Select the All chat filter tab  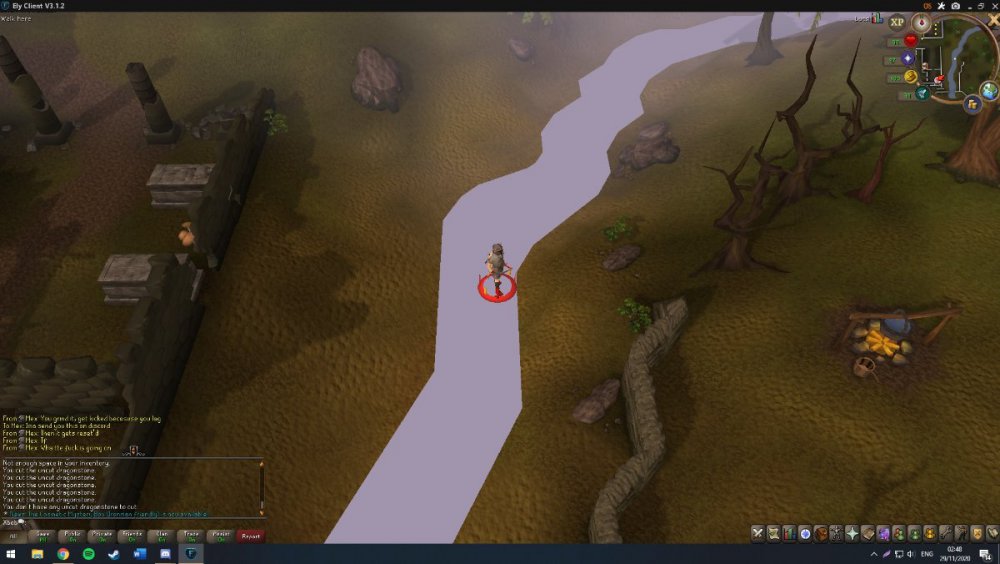coord(14,536)
